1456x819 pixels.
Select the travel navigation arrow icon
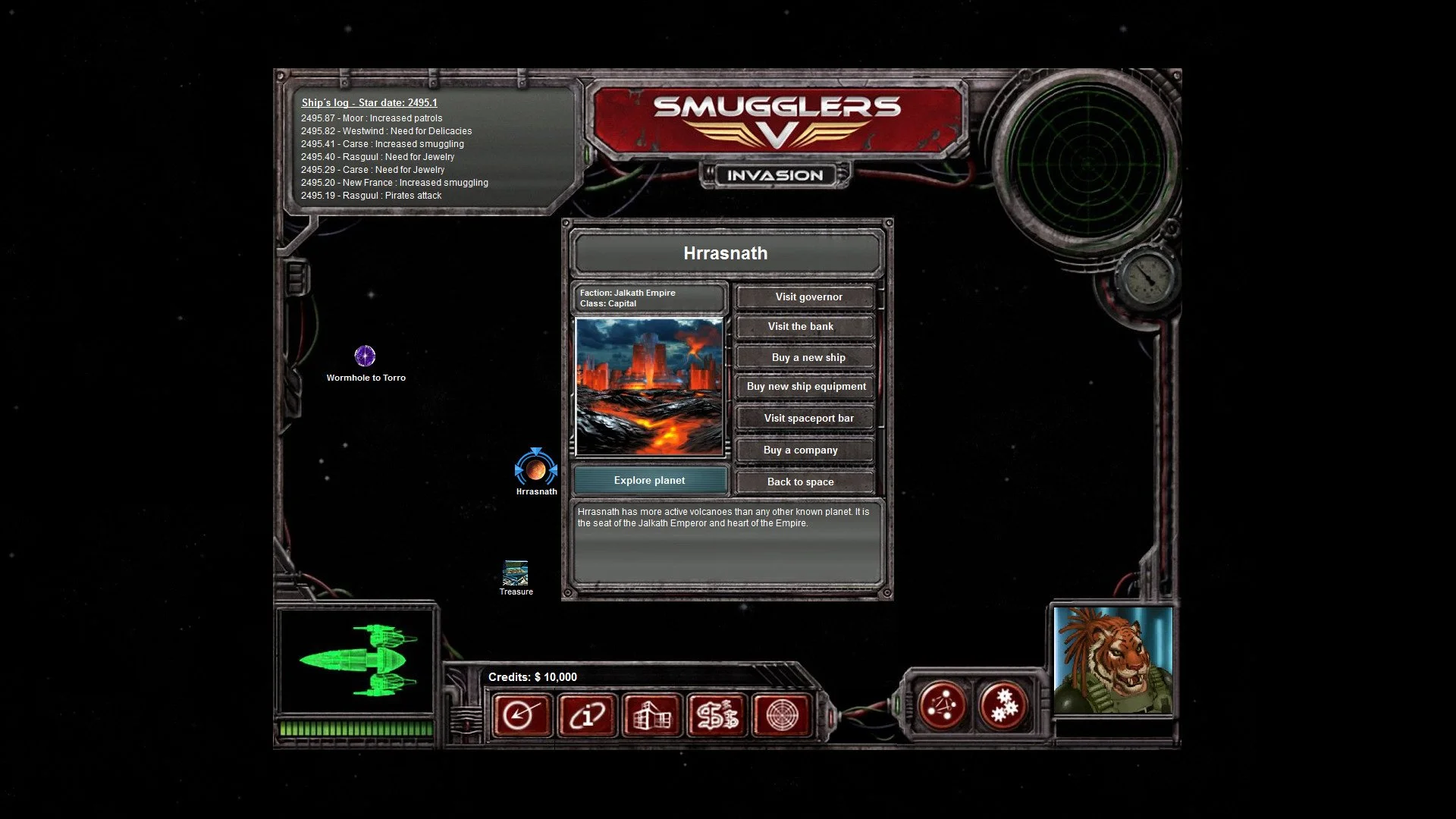(520, 715)
